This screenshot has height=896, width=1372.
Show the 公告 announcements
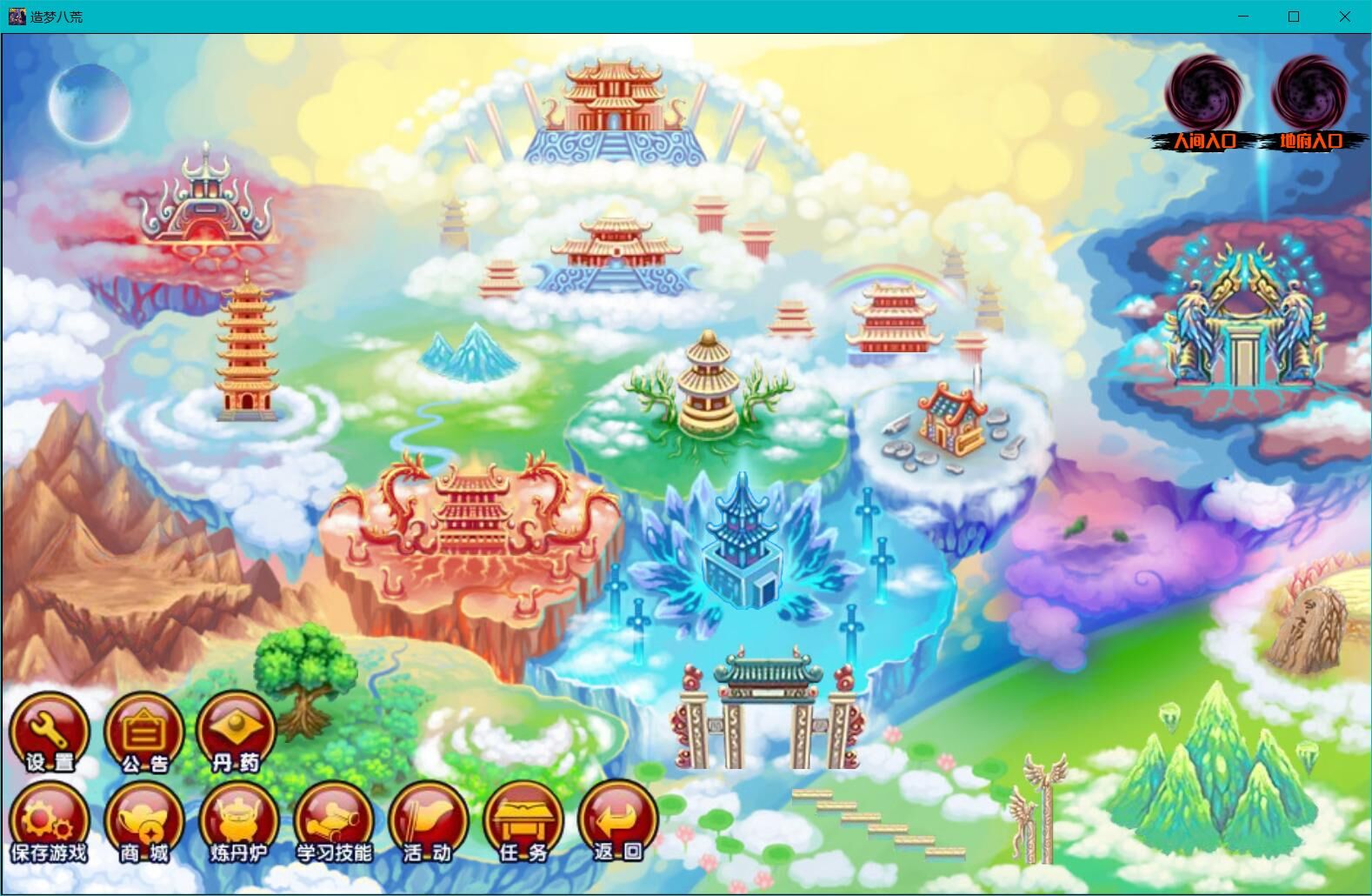(143, 732)
